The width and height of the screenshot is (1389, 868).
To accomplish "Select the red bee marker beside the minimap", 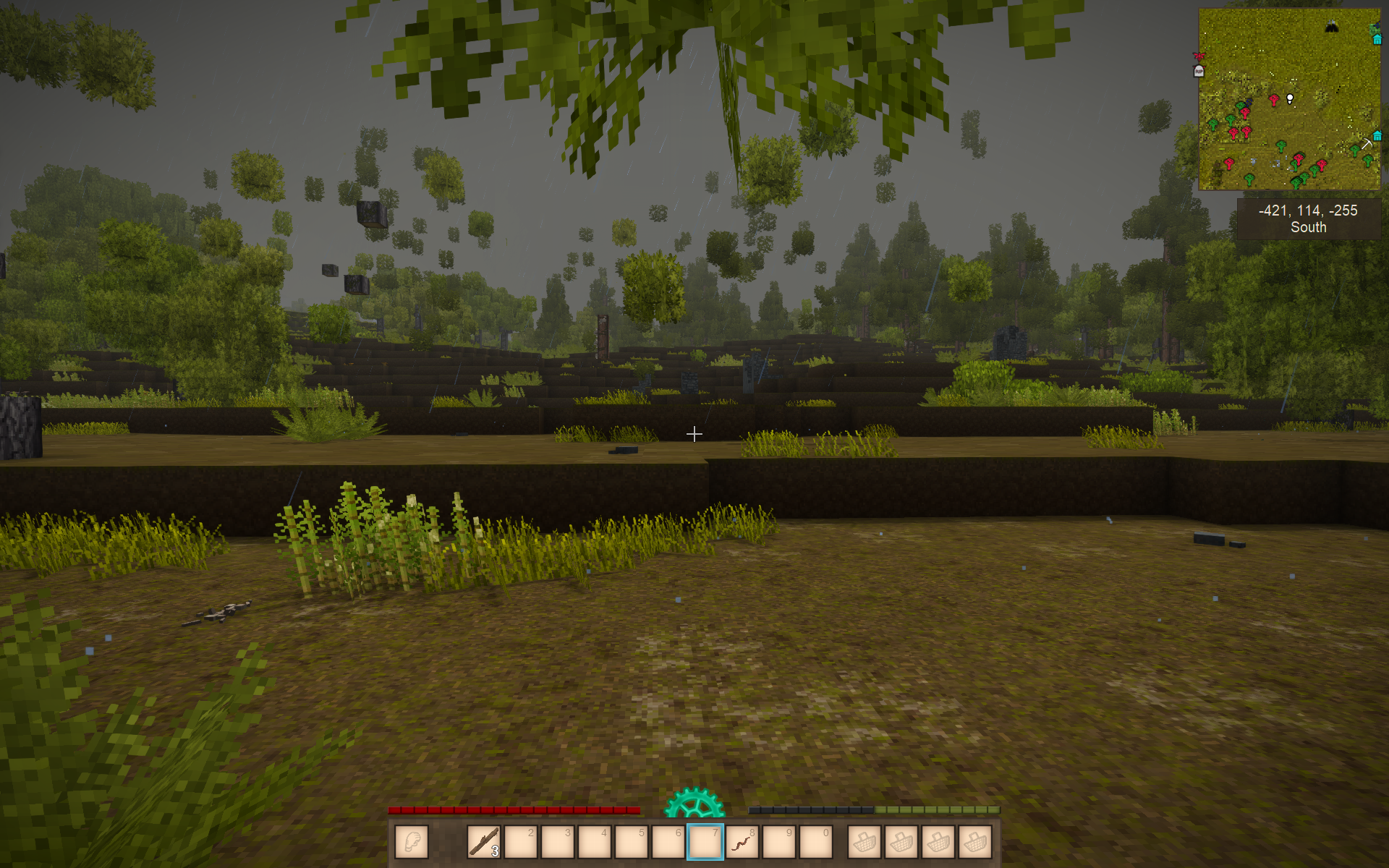I will click(1199, 56).
